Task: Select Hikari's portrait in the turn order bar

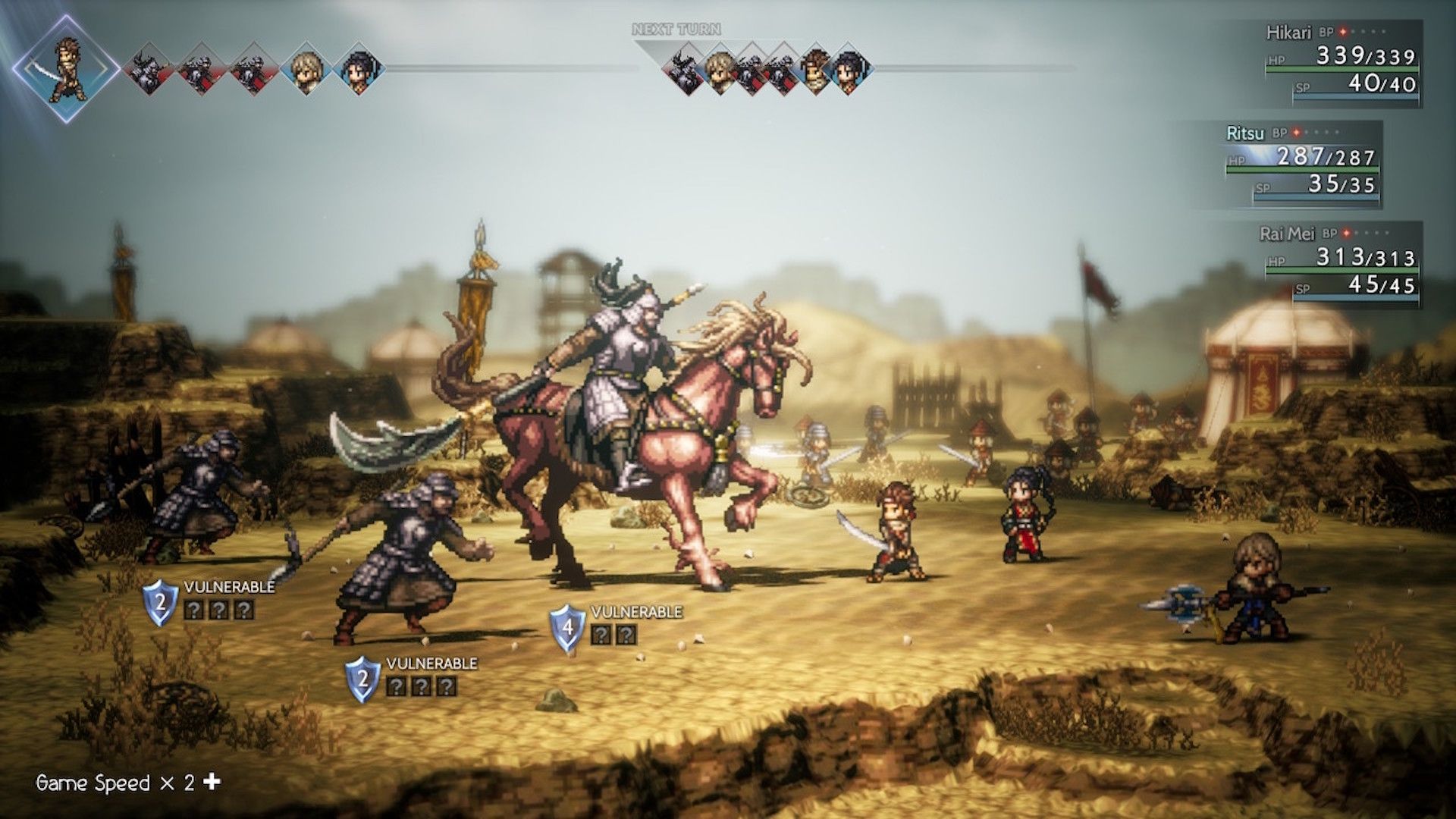Action: coord(68,68)
